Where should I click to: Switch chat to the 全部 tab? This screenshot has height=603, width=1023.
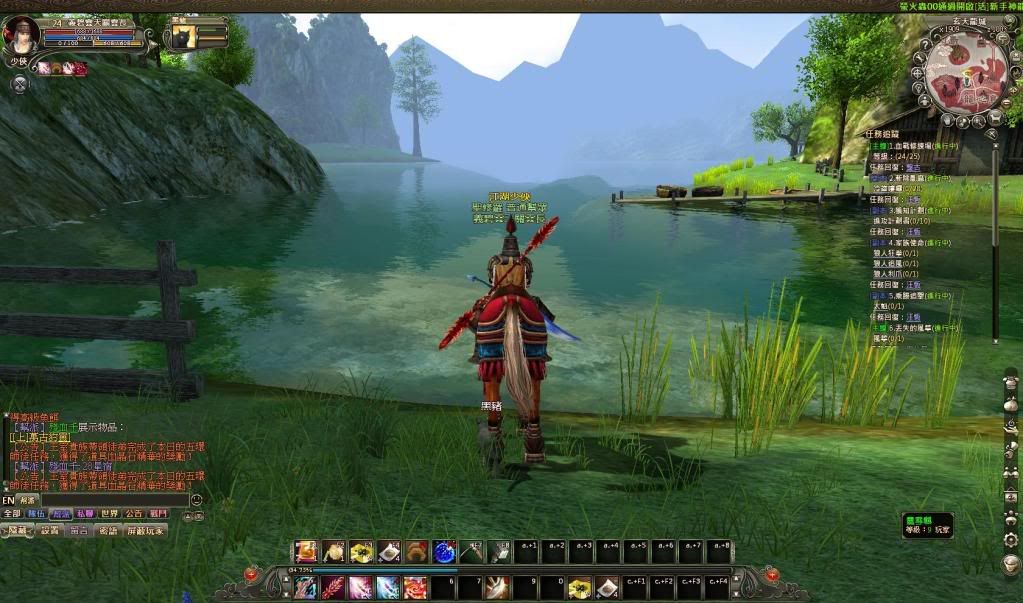point(12,513)
